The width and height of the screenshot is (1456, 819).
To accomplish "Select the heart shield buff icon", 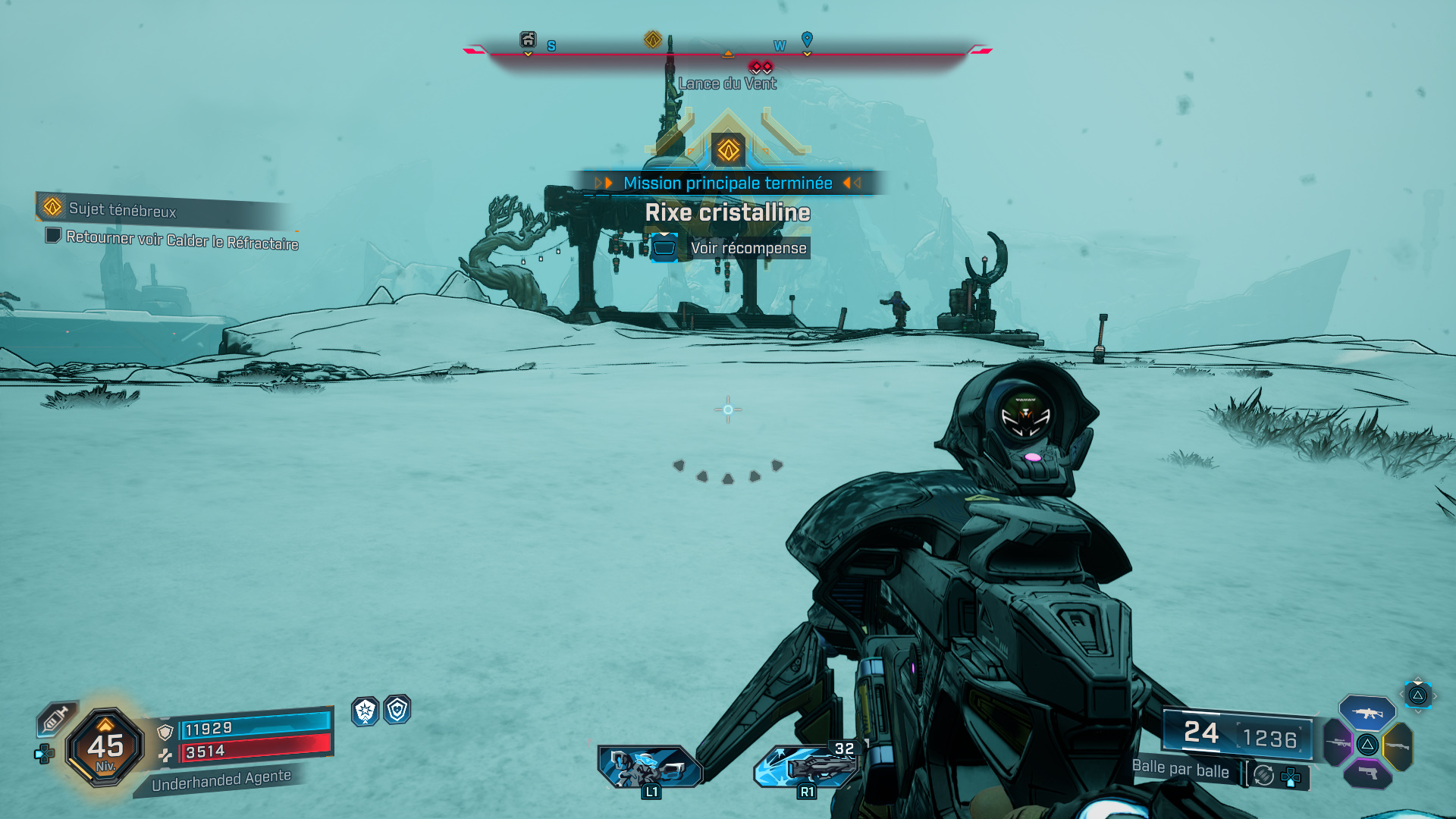I will coord(397,710).
